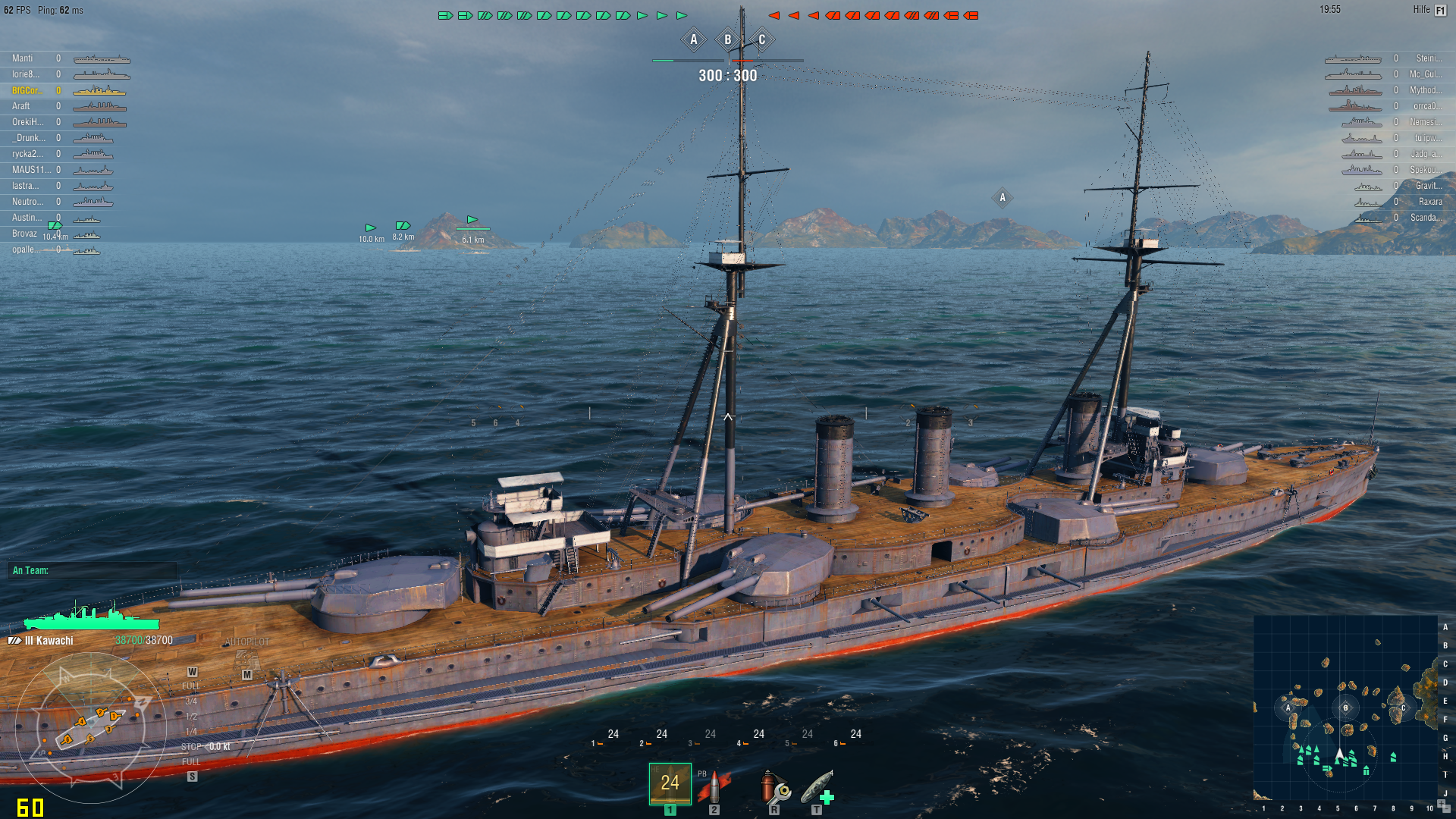Select the A objective diamond at top
The width and height of the screenshot is (1456, 819).
click(x=692, y=39)
